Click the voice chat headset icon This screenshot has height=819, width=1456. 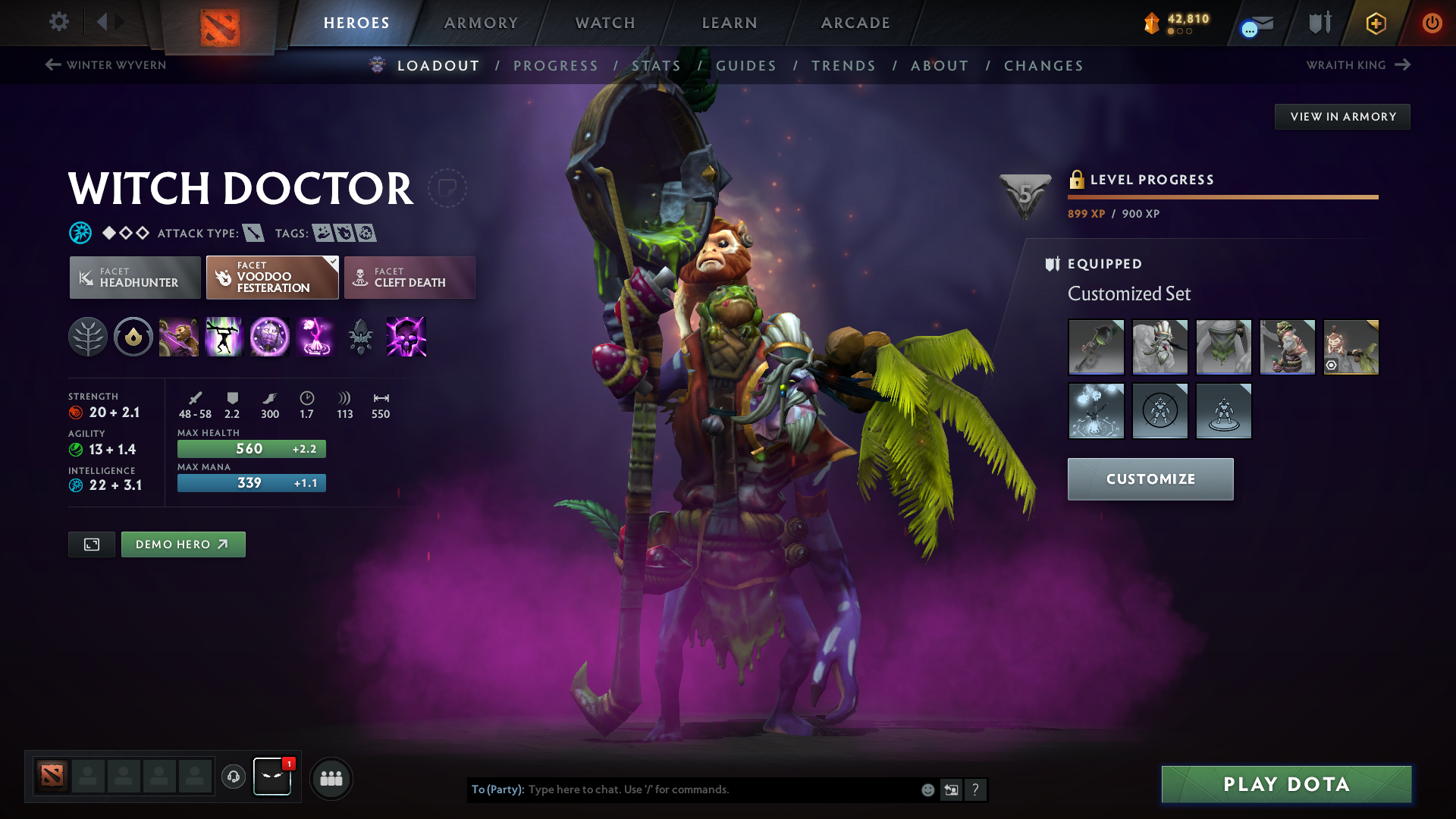click(233, 778)
